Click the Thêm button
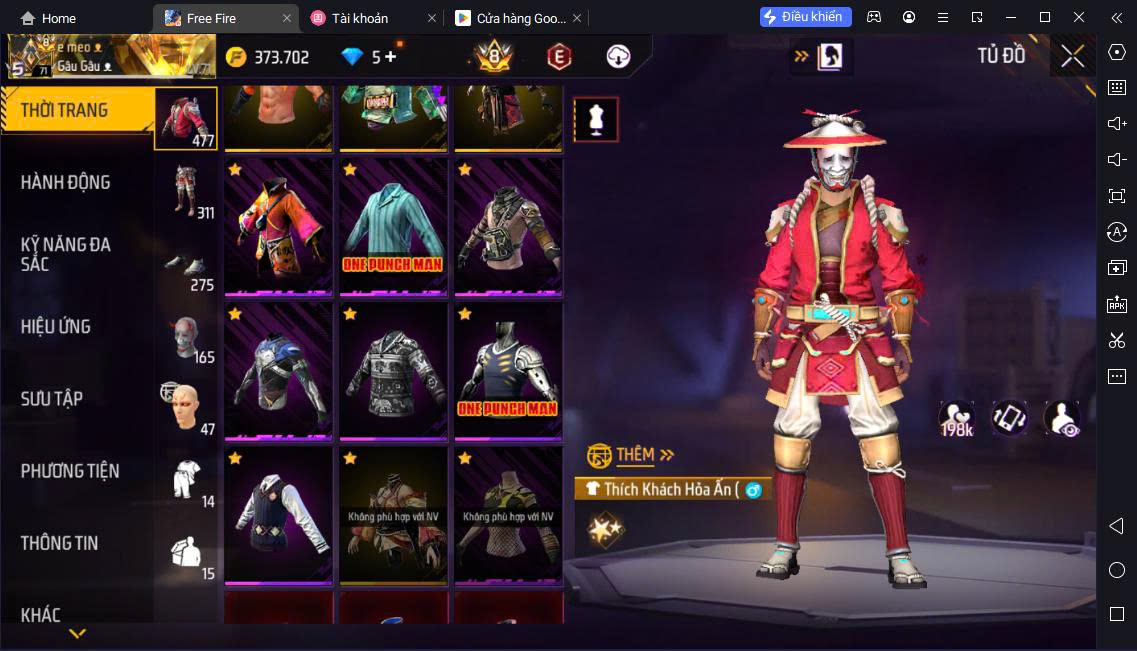 (632, 455)
